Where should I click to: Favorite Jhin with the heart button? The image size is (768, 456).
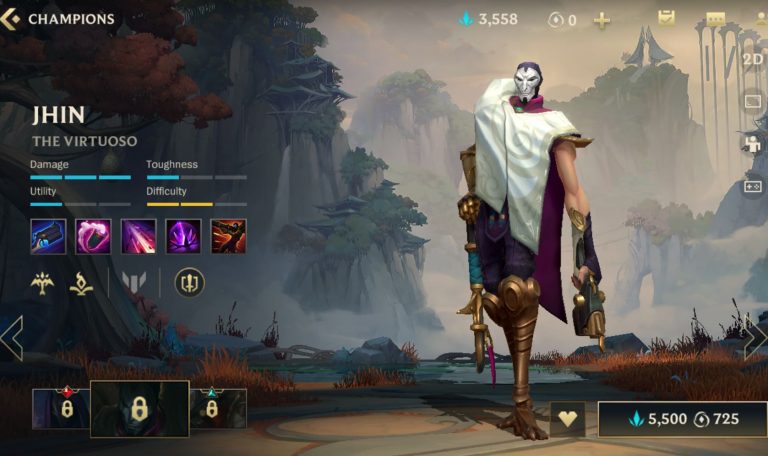pyautogui.click(x=568, y=419)
